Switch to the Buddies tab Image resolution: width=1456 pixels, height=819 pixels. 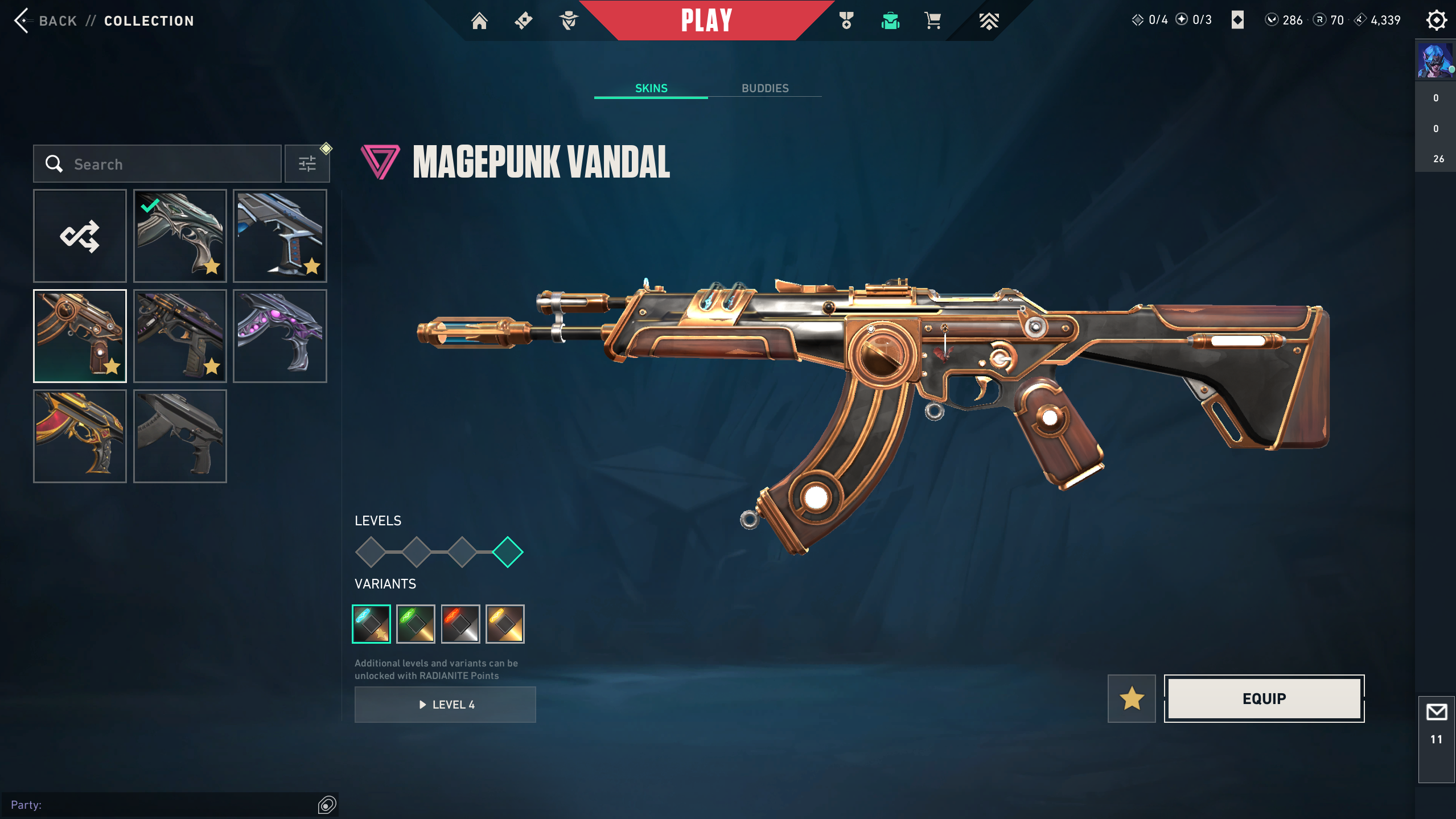764,88
